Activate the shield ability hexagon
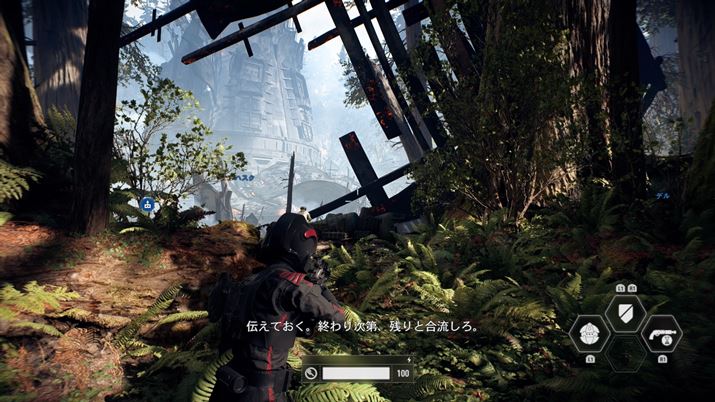715x402 pixels. tap(625, 313)
